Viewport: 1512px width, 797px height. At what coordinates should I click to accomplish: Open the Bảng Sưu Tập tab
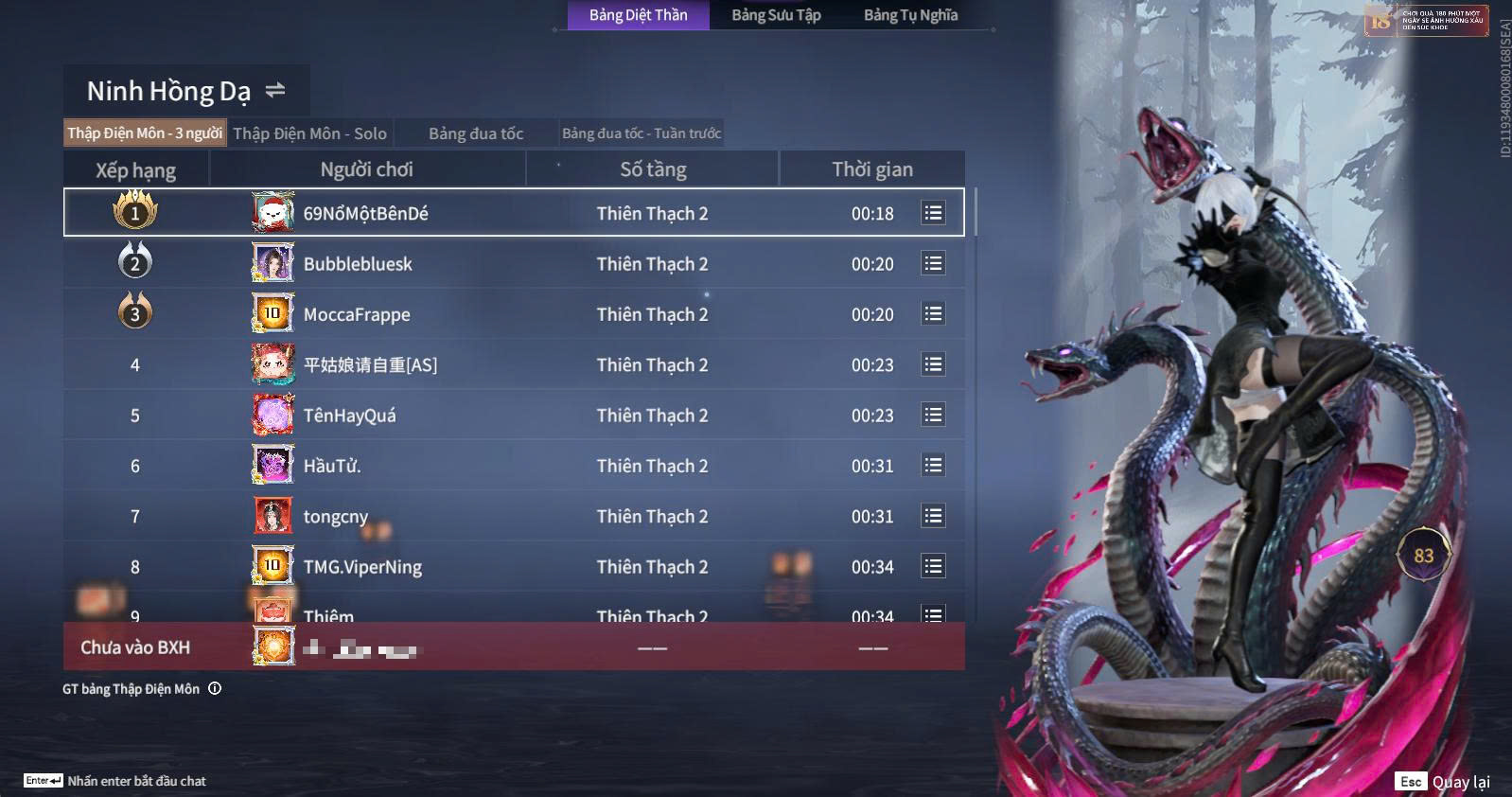[776, 15]
